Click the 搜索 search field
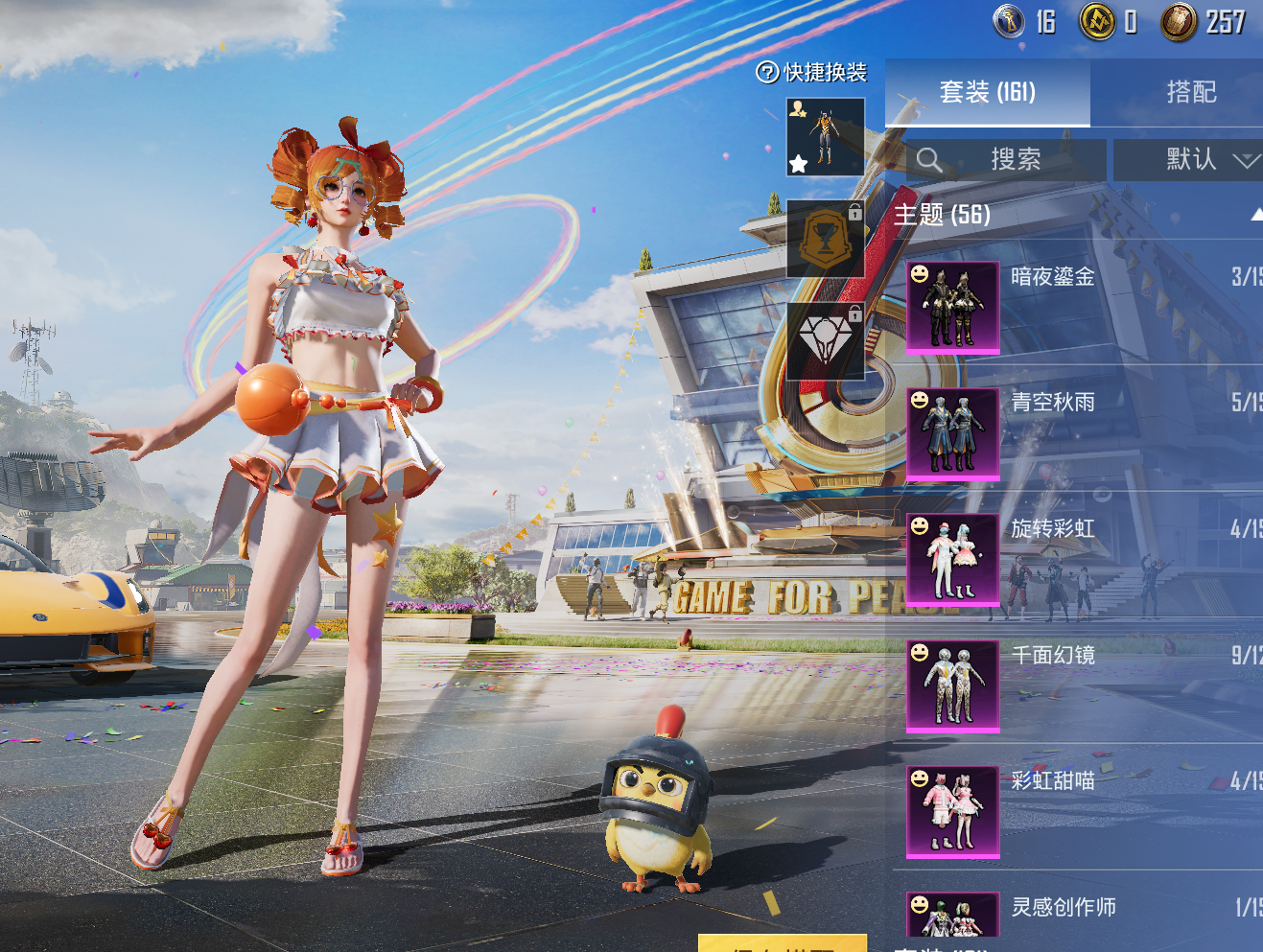 pyautogui.click(x=1005, y=159)
